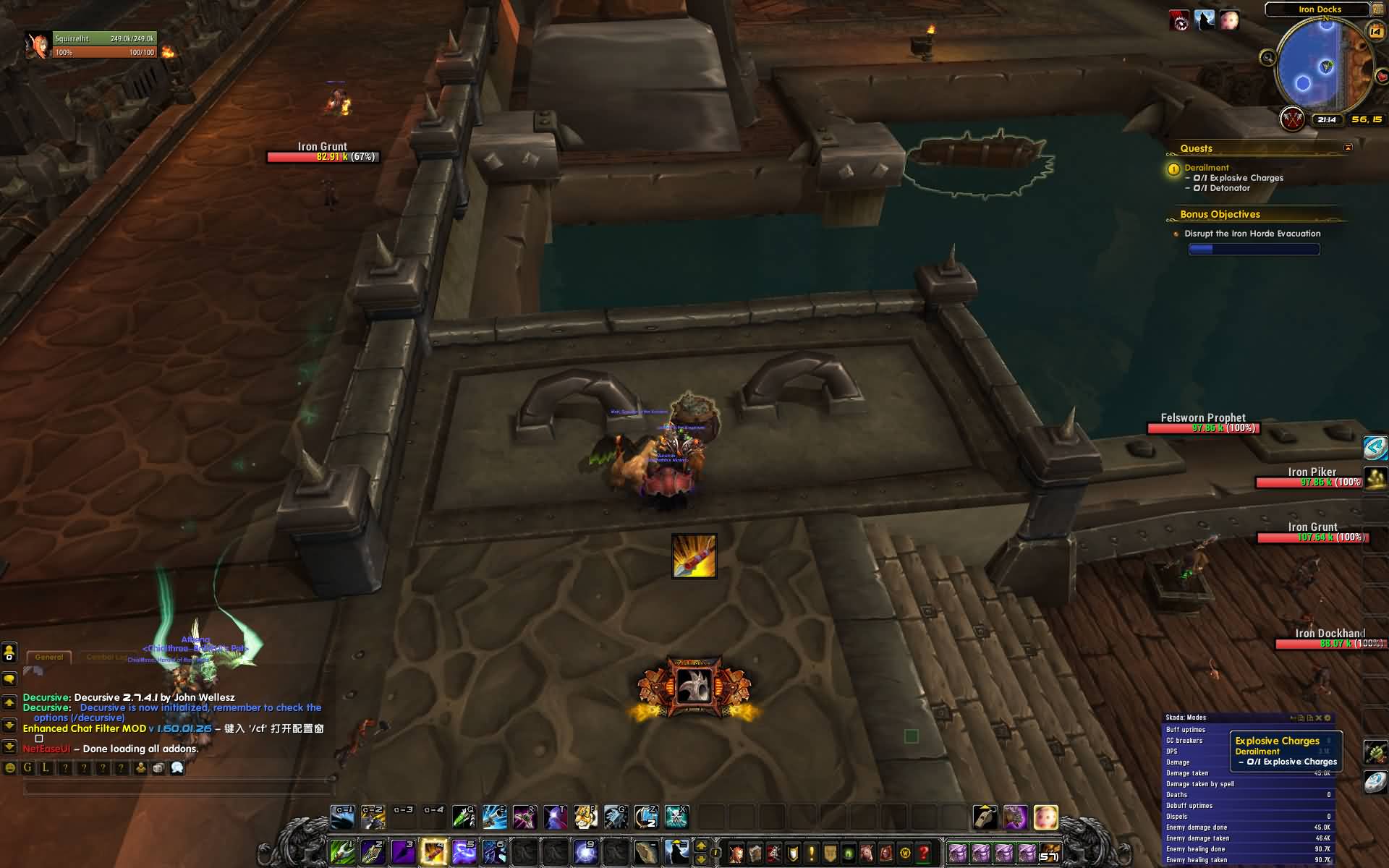The height and width of the screenshot is (868, 1389).
Task: Open the calendar button showing 14
Action: coord(1375,30)
